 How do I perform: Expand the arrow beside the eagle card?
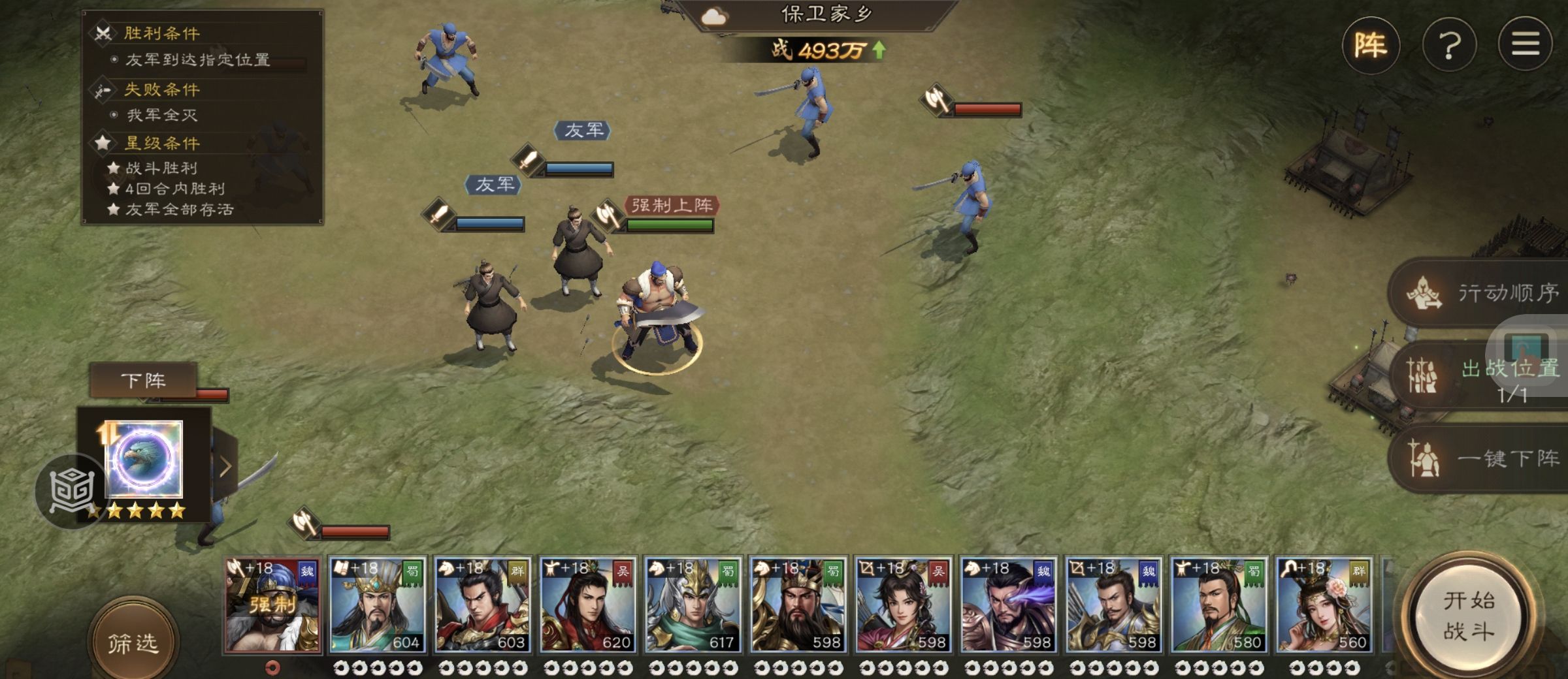pos(225,466)
